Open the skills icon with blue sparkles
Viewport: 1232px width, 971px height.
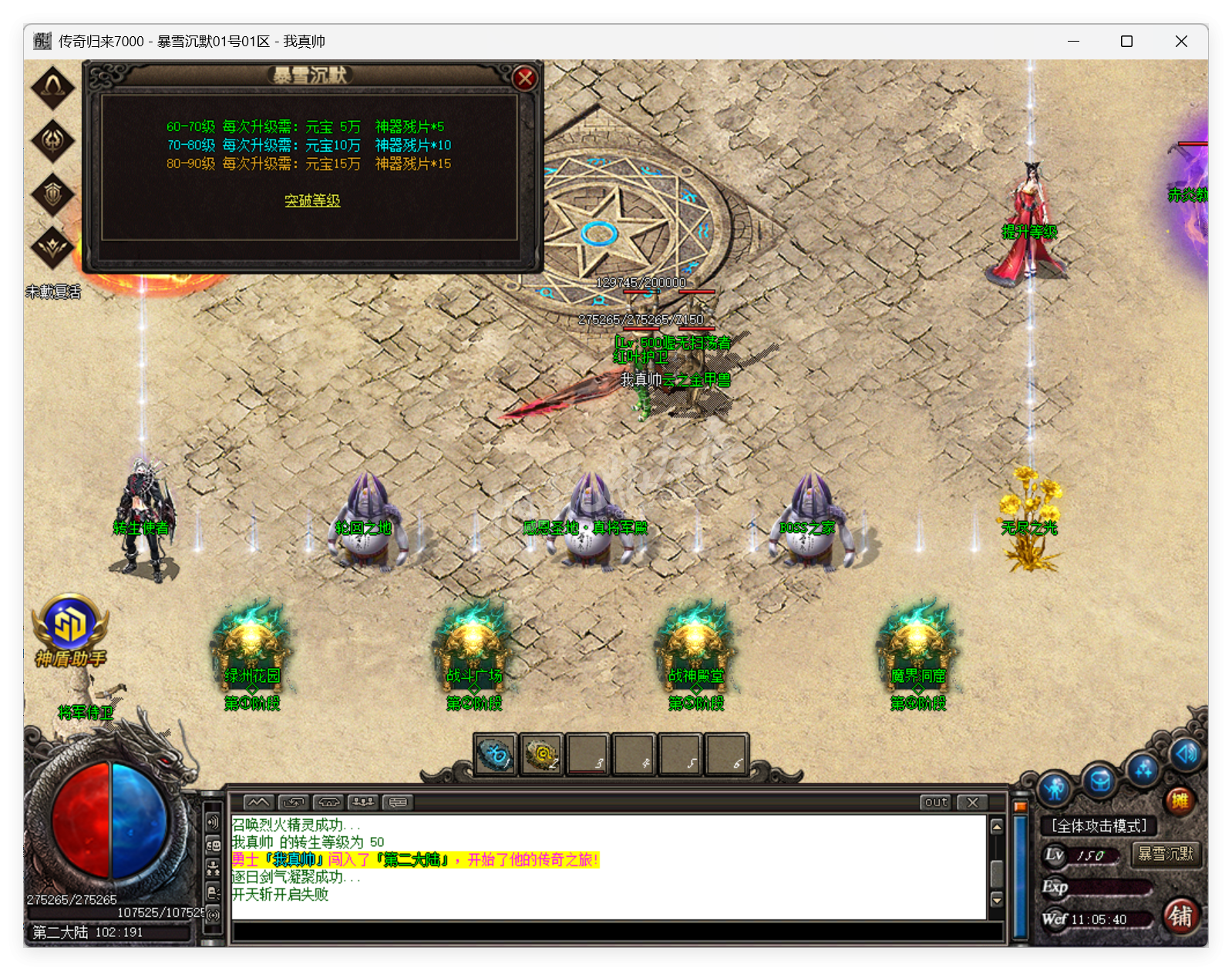tap(1143, 770)
